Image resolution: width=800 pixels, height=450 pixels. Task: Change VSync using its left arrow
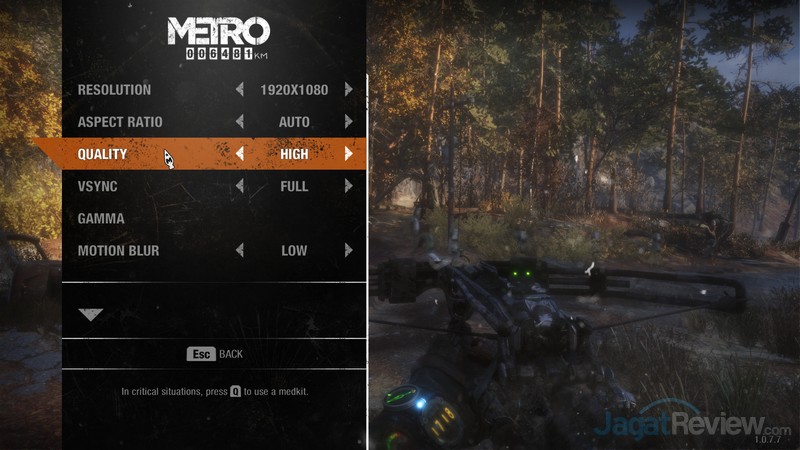coord(240,186)
